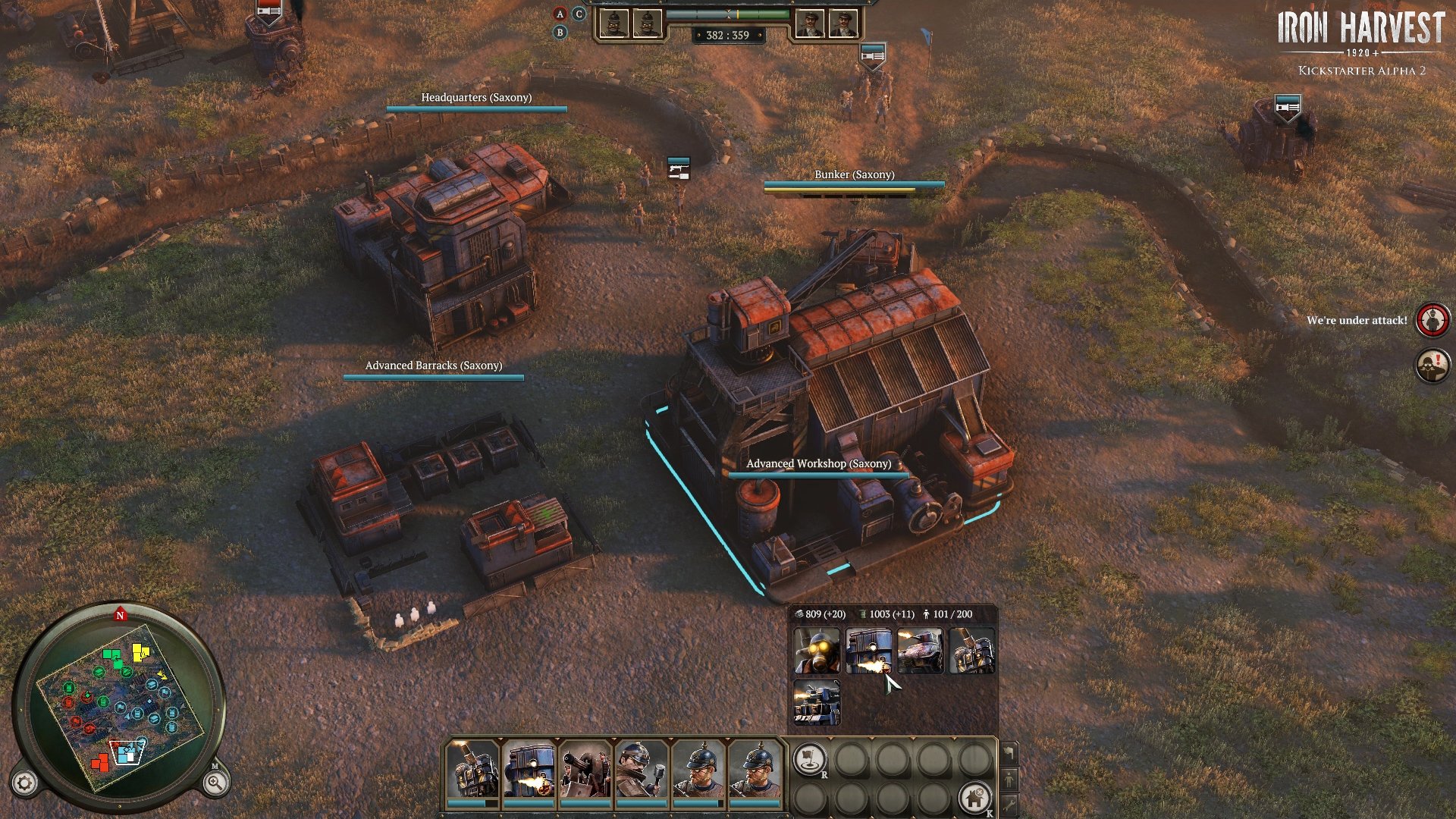Set a rally point using the flag icon

[809, 759]
